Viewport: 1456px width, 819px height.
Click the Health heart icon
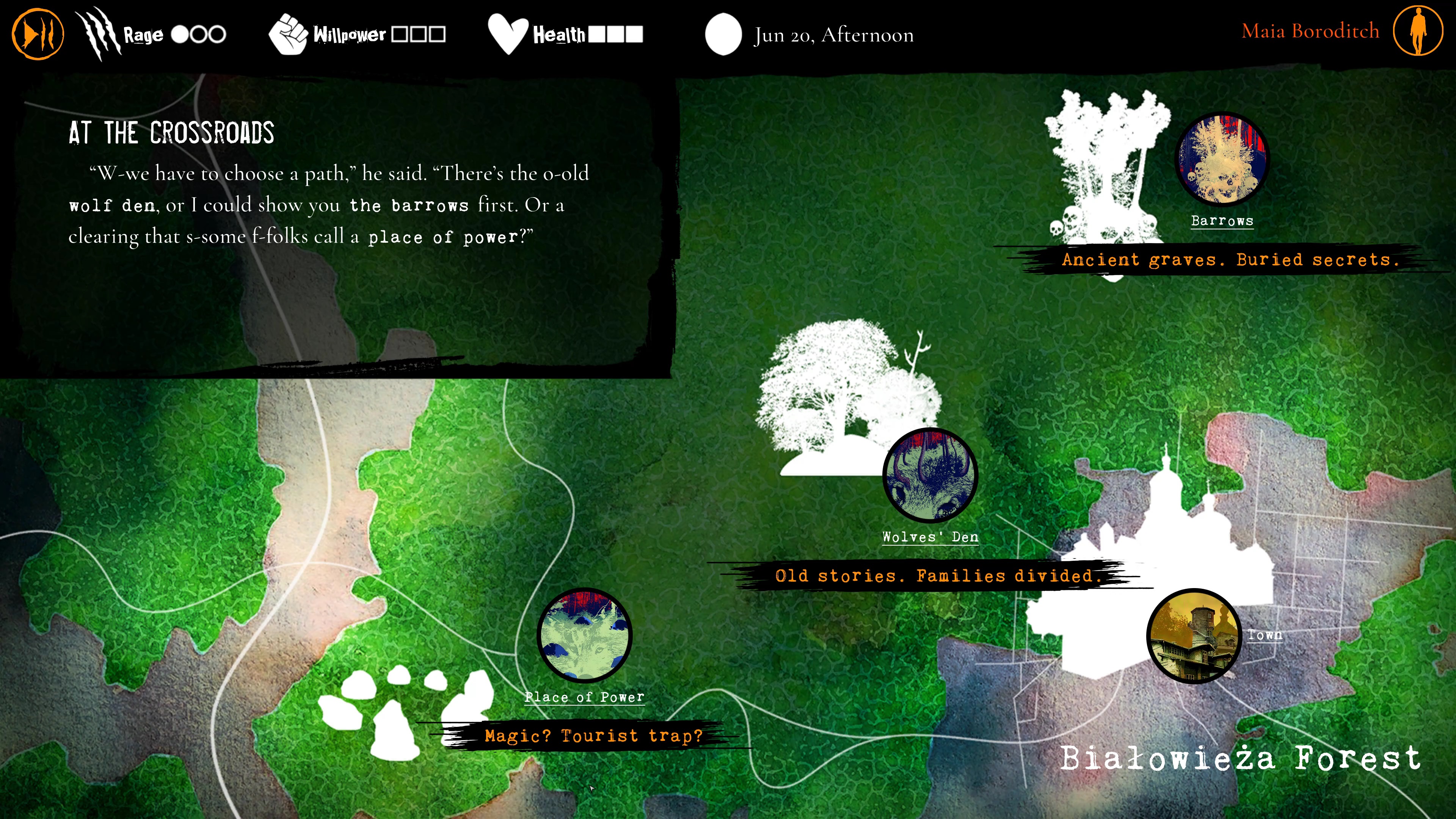click(508, 34)
